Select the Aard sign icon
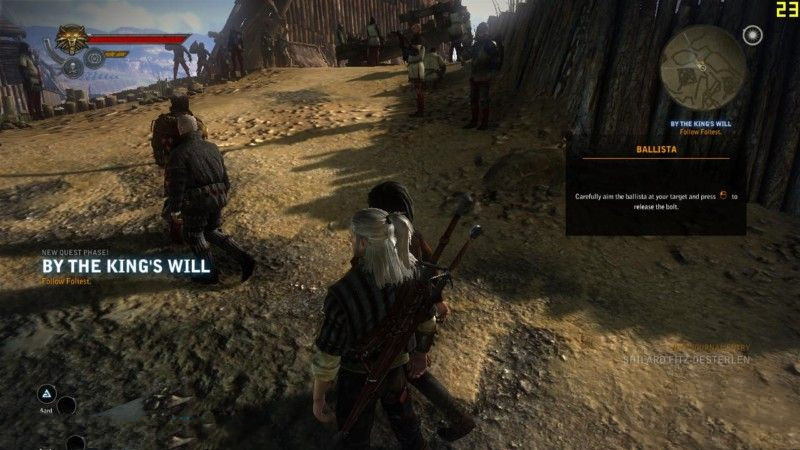 pyautogui.click(x=46, y=395)
